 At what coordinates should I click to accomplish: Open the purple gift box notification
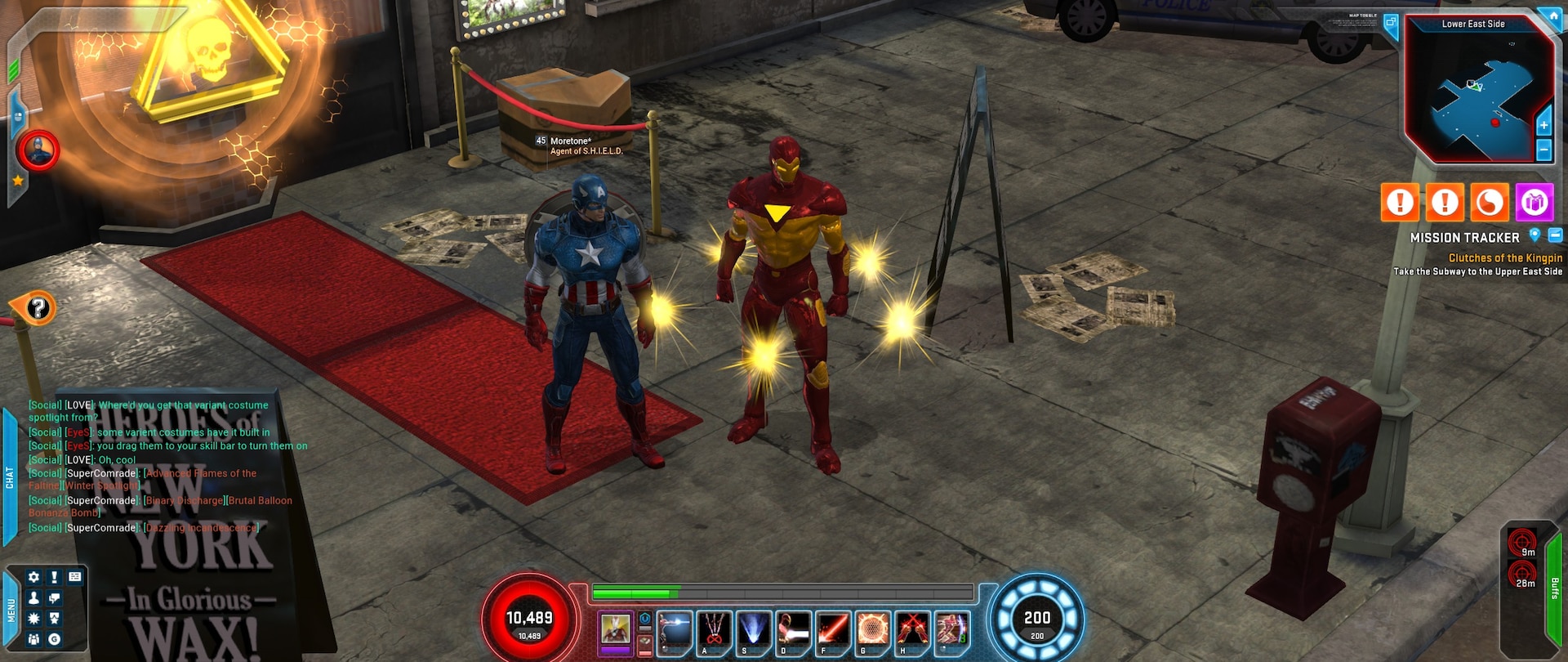point(1534,202)
